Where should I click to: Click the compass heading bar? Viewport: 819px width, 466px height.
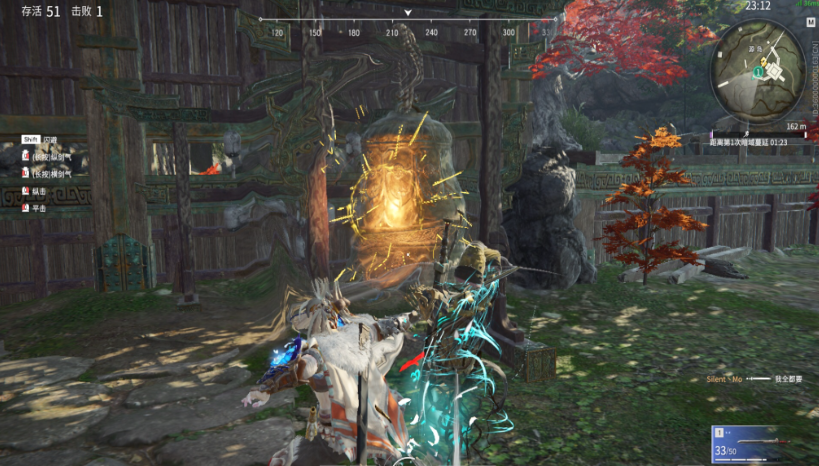407,20
